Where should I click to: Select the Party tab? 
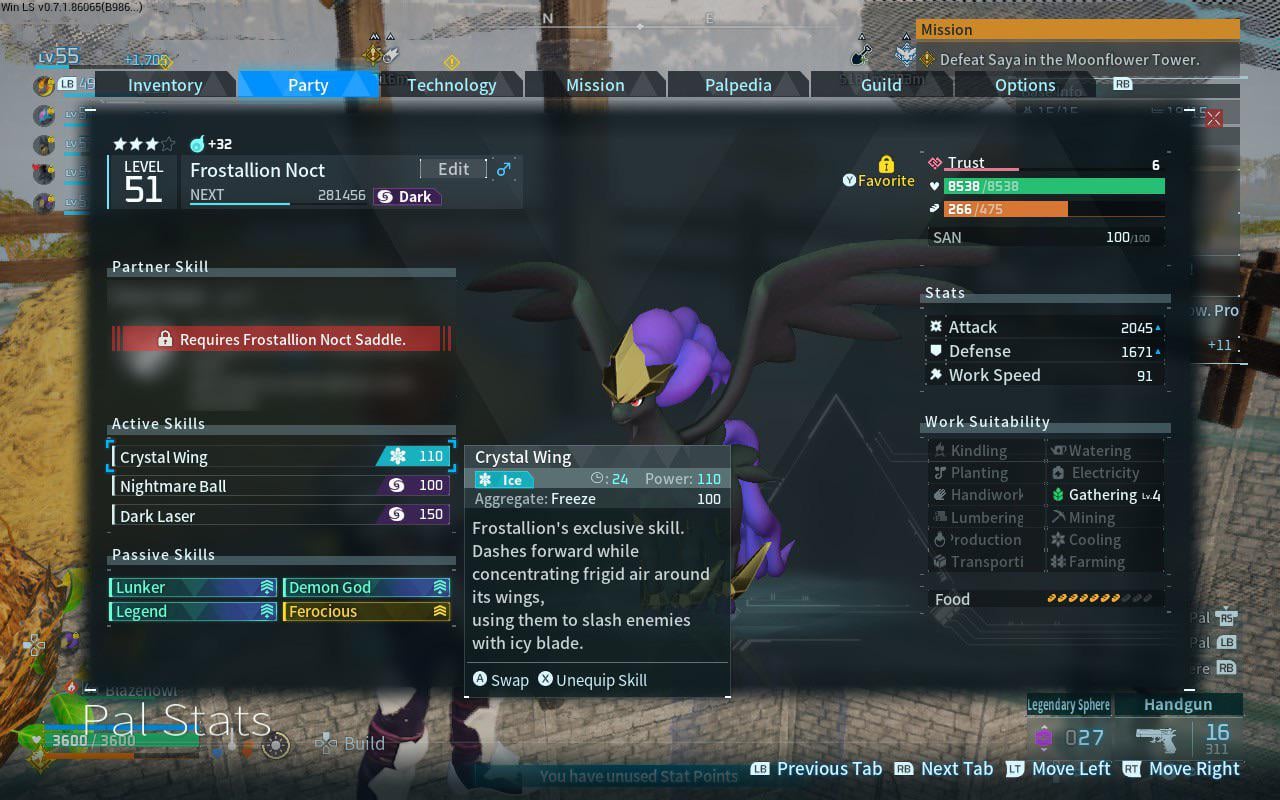tap(308, 85)
